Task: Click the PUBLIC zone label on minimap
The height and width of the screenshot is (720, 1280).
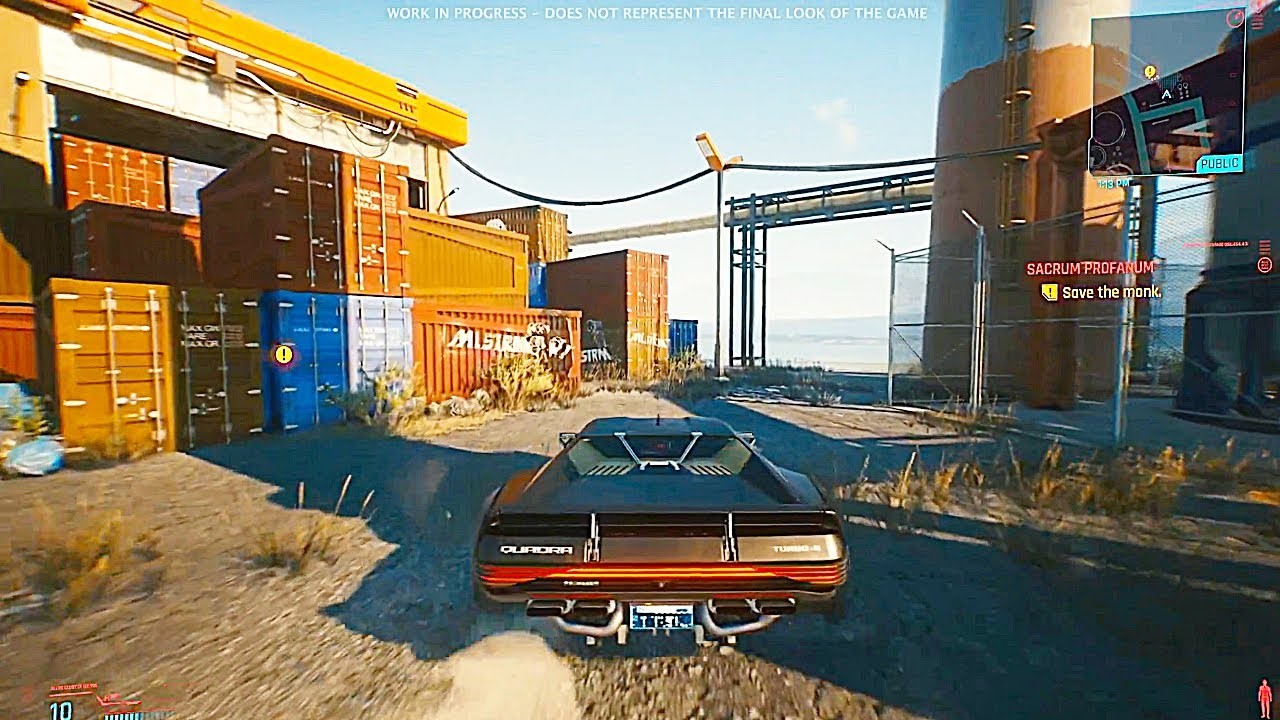Action: coord(1219,163)
